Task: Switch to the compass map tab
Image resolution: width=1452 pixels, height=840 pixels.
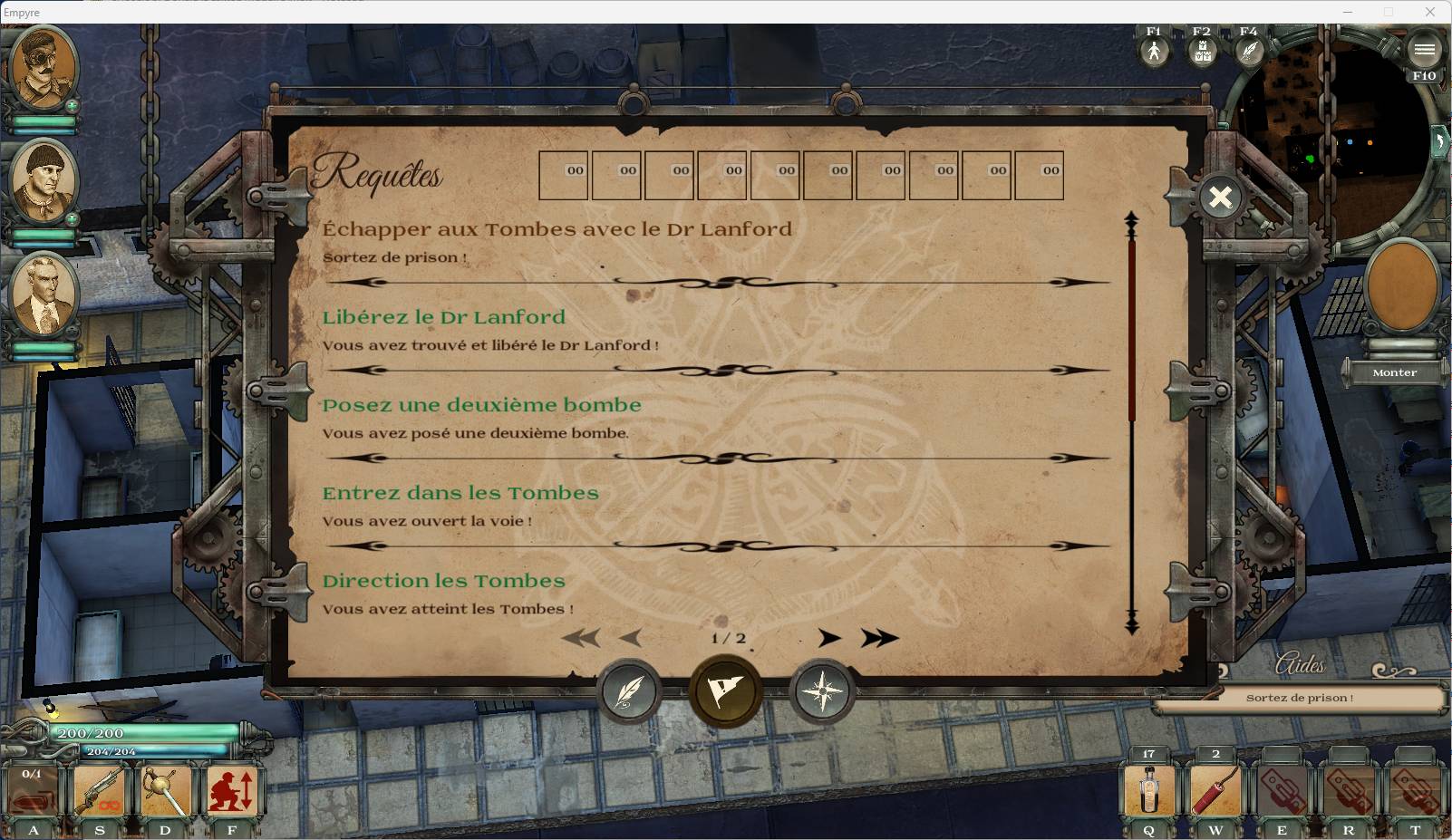Action: (x=822, y=692)
